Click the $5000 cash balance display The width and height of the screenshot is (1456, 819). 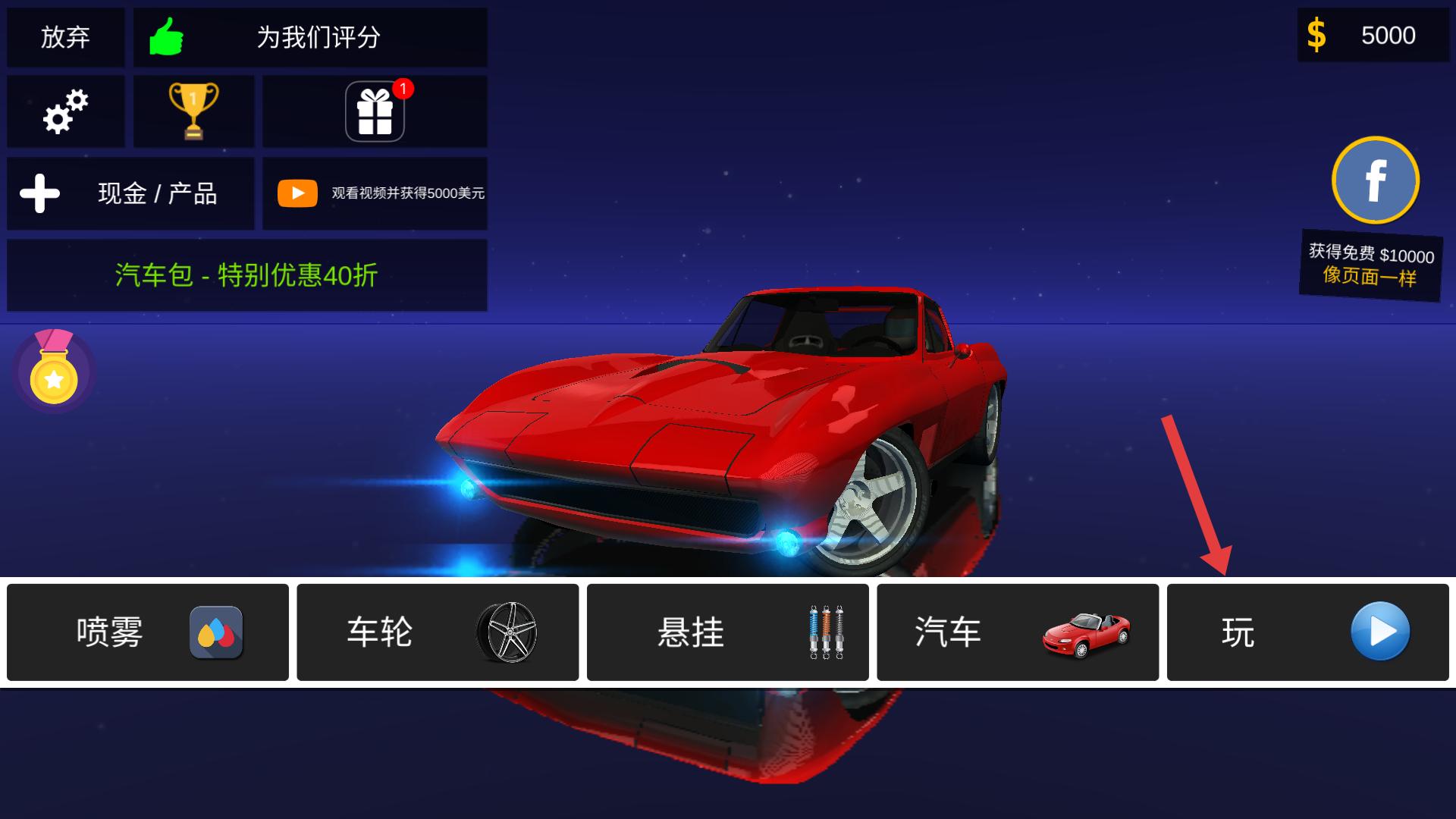tap(1371, 35)
